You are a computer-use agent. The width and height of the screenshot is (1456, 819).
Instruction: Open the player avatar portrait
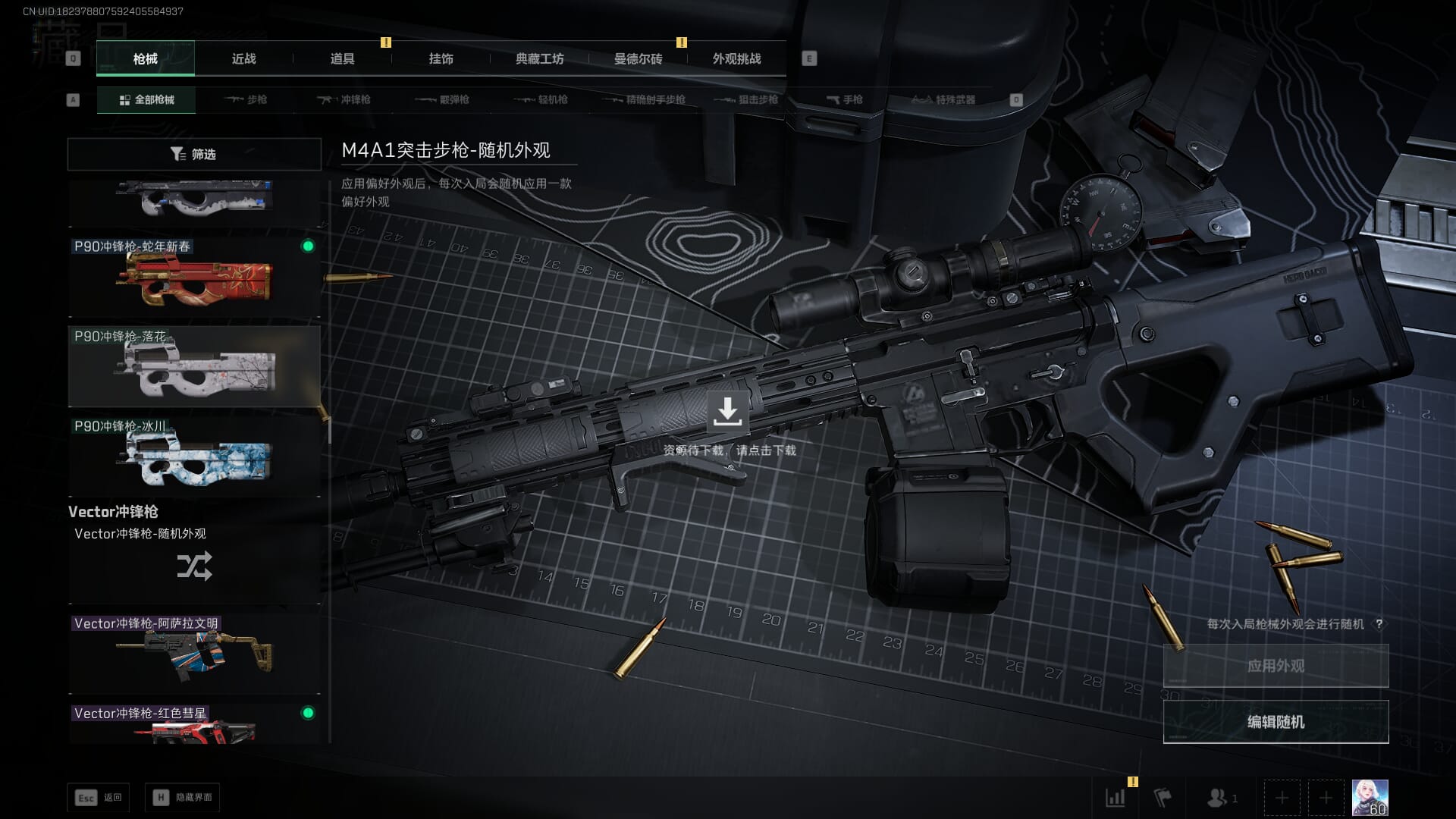click(1370, 798)
